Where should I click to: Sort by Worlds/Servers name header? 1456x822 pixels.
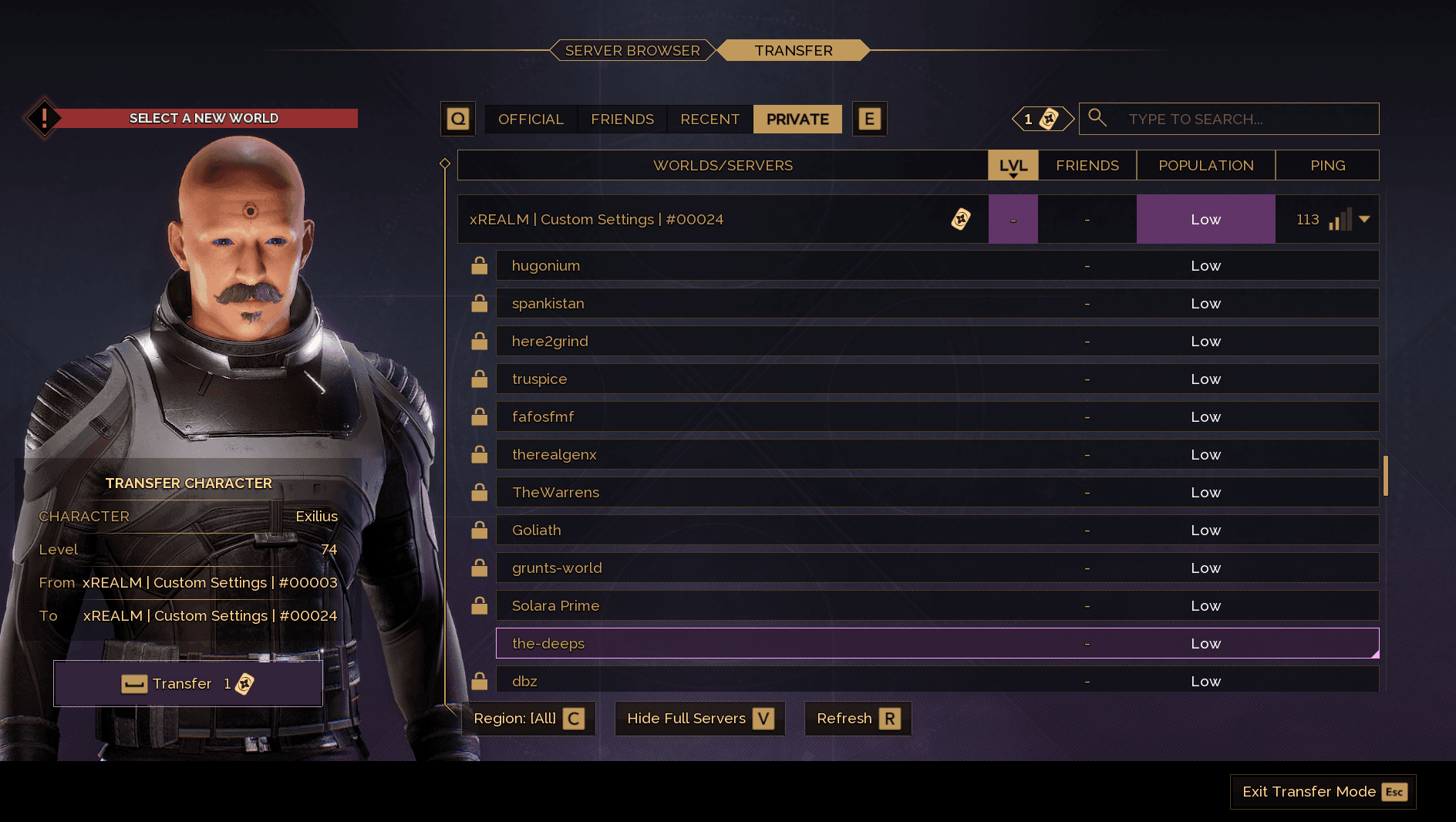[723, 166]
